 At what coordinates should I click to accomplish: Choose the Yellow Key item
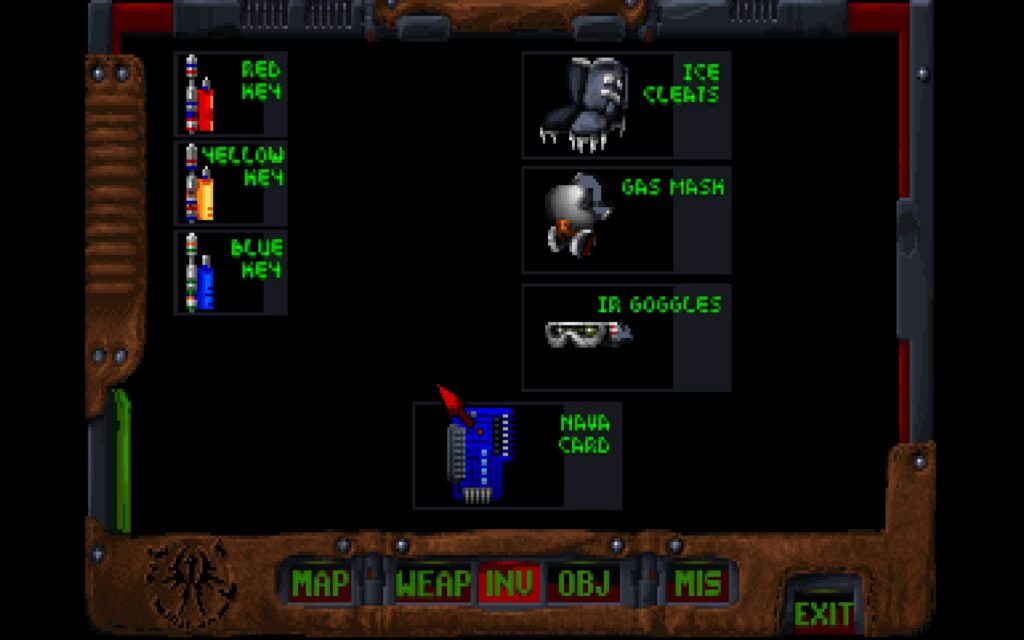click(230, 183)
